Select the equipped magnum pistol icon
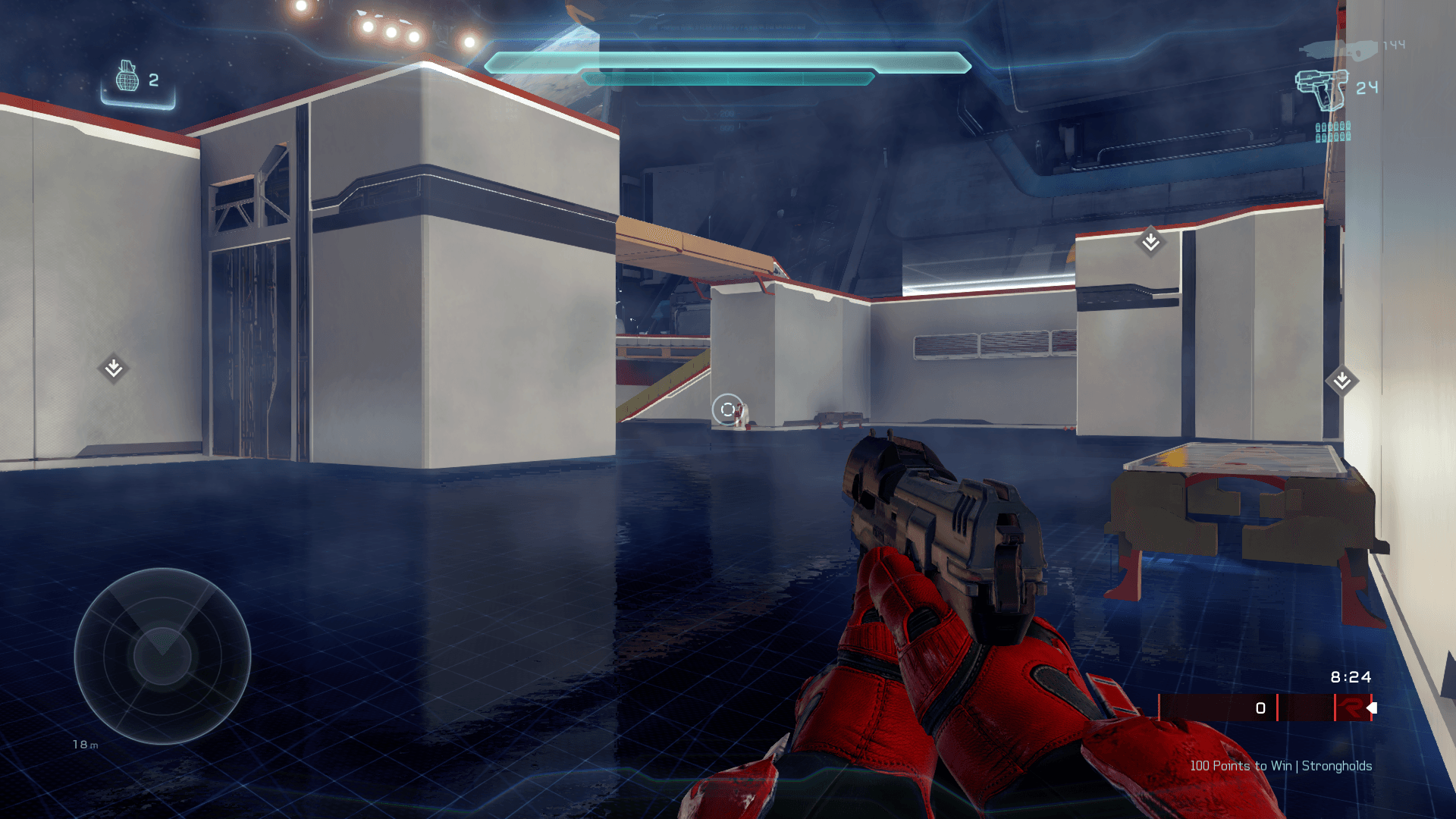This screenshot has height=819, width=1456. (x=1323, y=89)
